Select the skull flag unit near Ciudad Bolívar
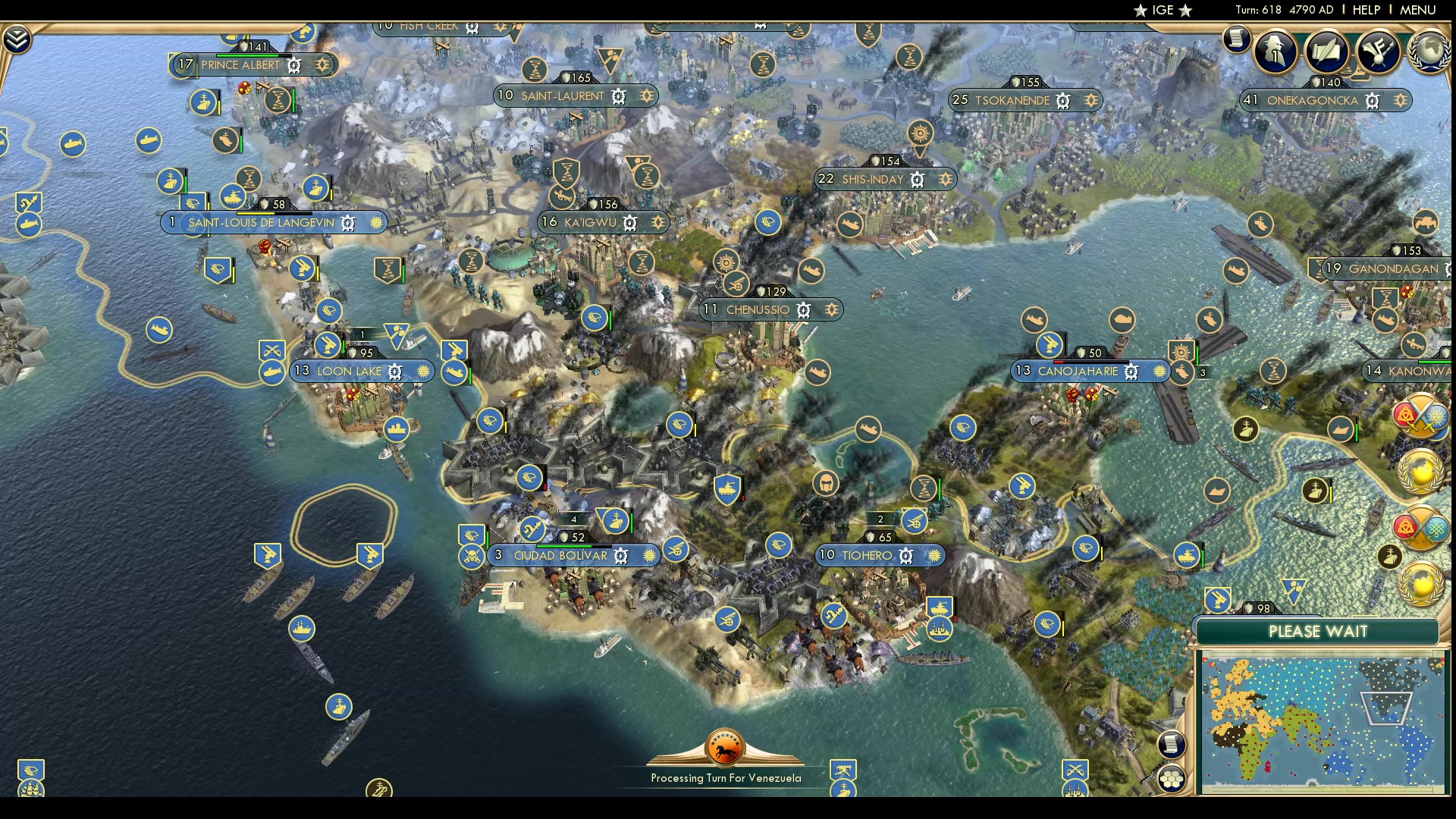Image resolution: width=1456 pixels, height=819 pixels. [472, 555]
